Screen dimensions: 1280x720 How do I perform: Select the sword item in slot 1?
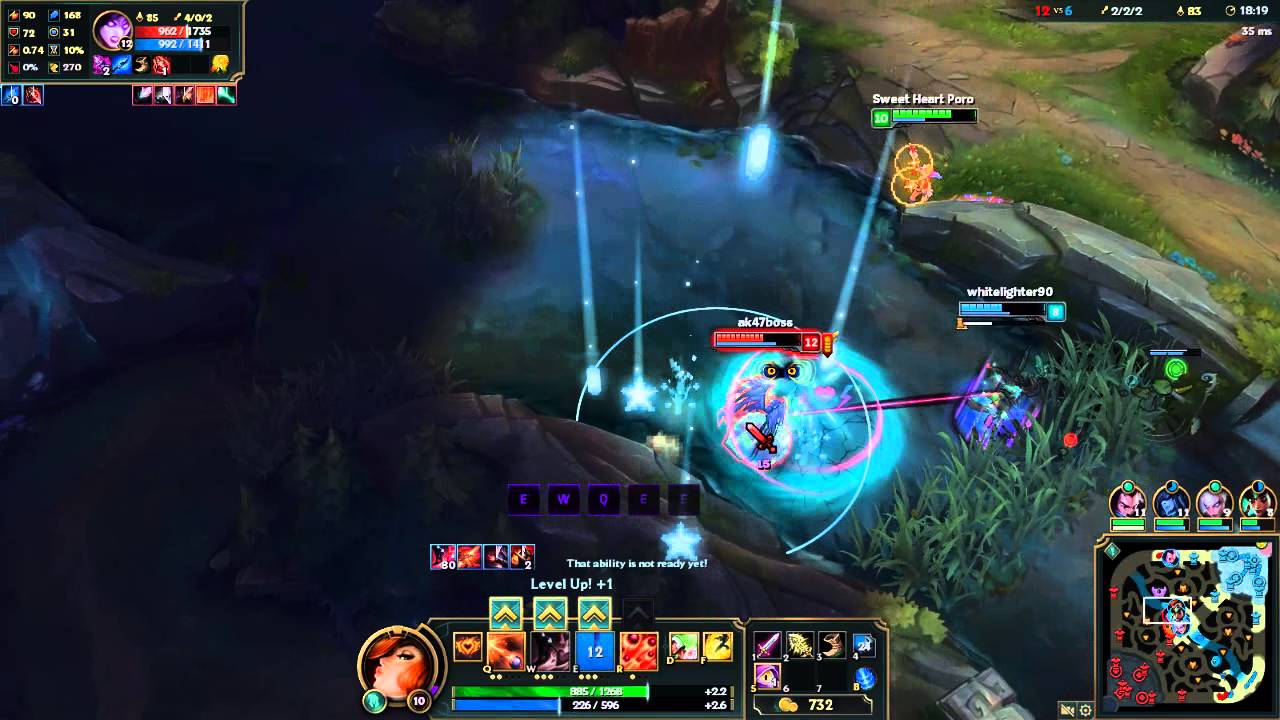click(x=767, y=646)
